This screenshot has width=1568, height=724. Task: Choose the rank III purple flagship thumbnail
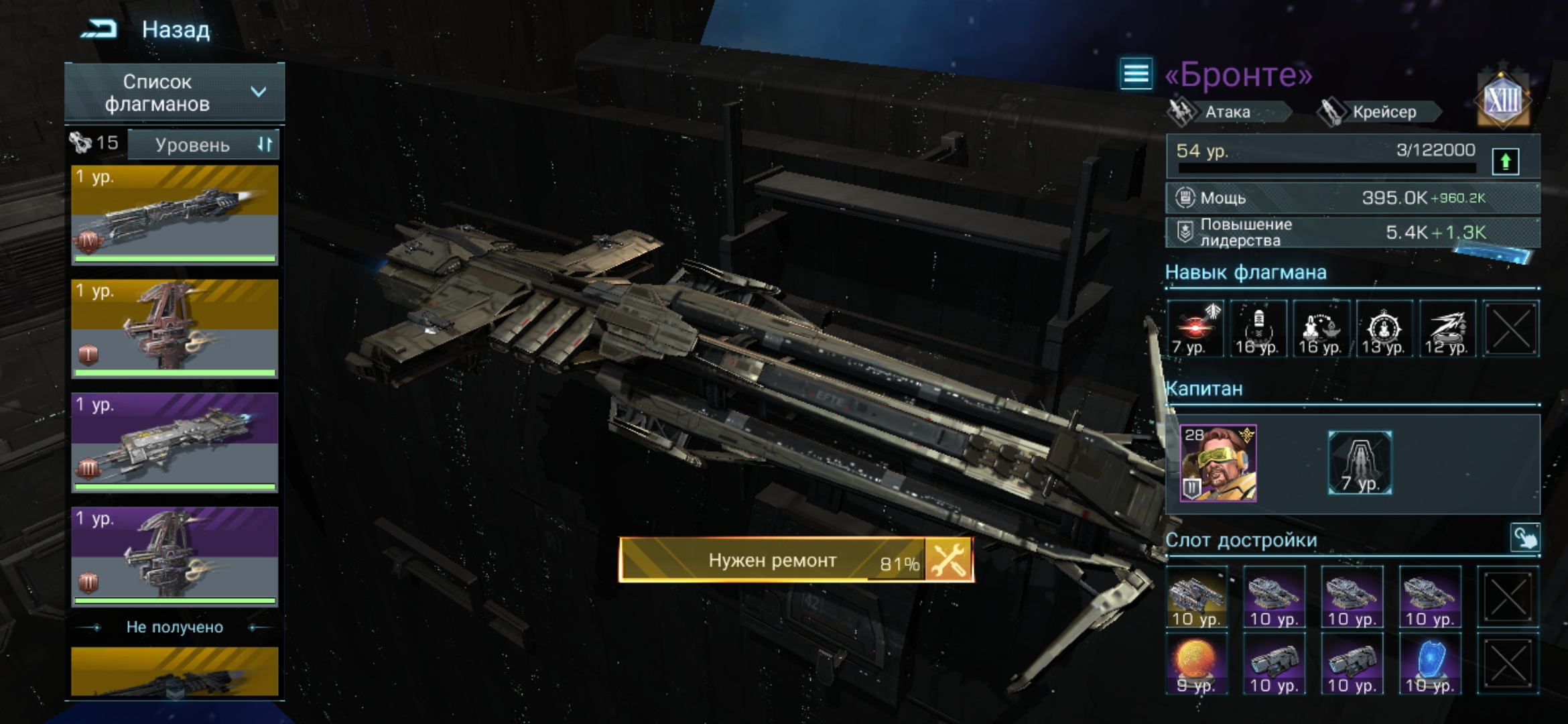(174, 442)
